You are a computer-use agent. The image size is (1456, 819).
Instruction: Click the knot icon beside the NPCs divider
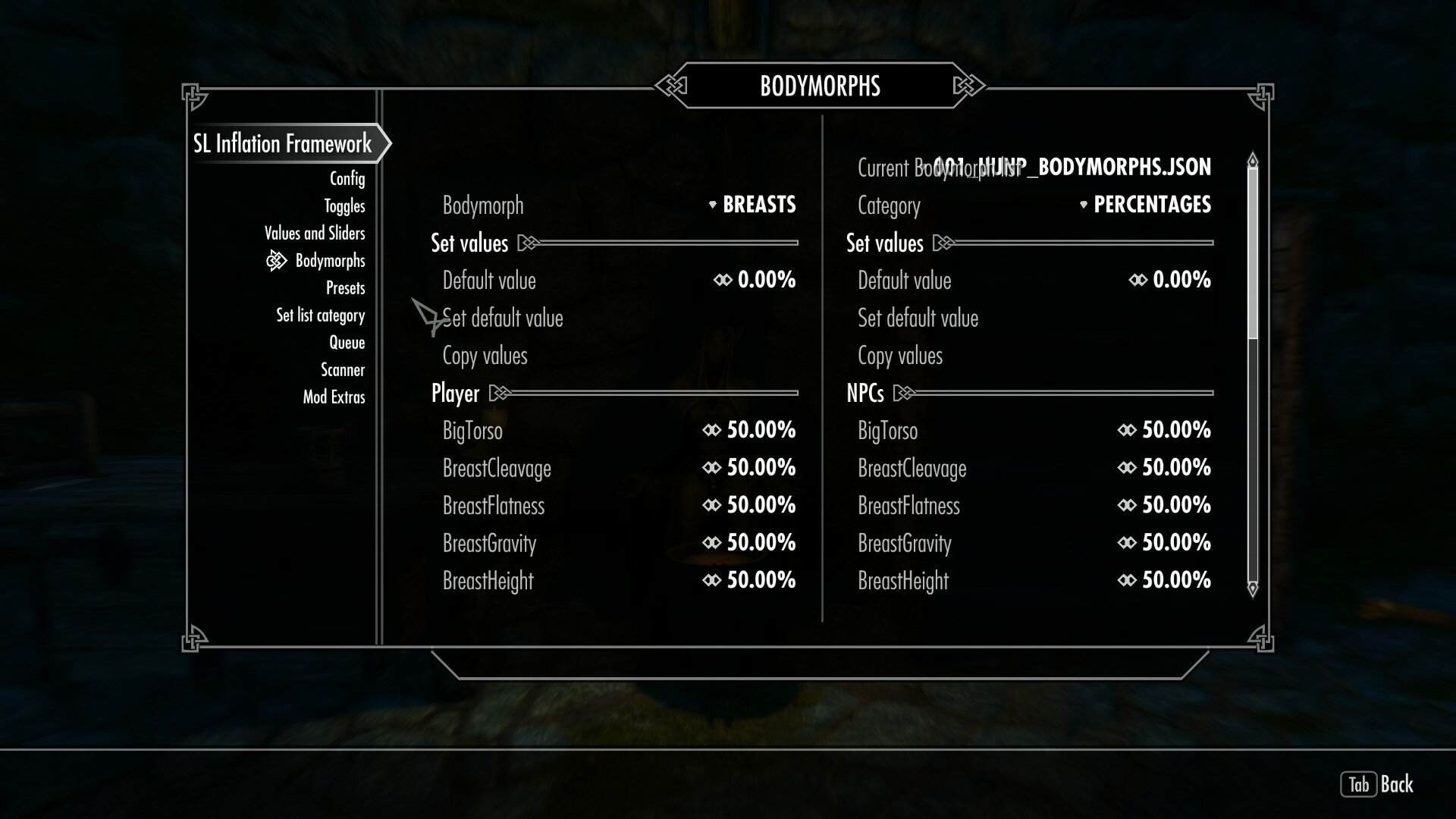[904, 393]
